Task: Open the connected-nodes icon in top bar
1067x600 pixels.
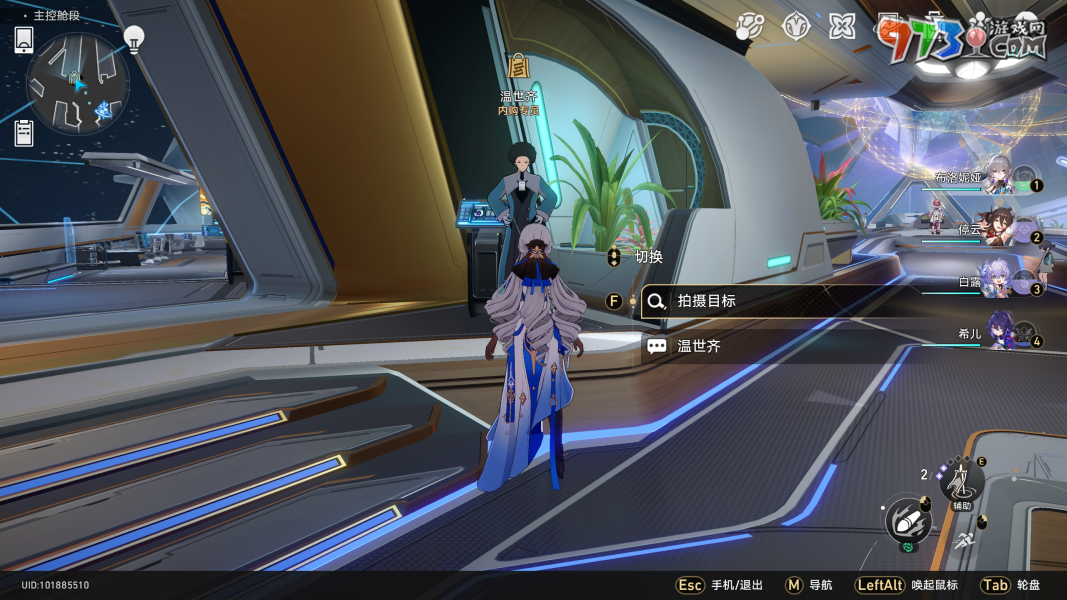Action: click(x=749, y=27)
